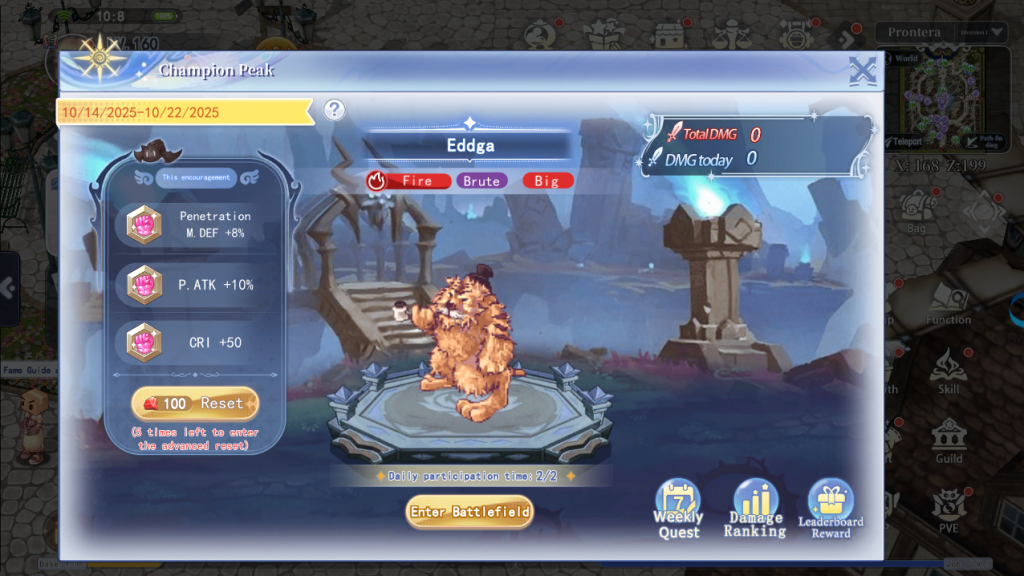Viewport: 1024px width, 576px height.
Task: Open the question mark help info
Action: pos(334,110)
